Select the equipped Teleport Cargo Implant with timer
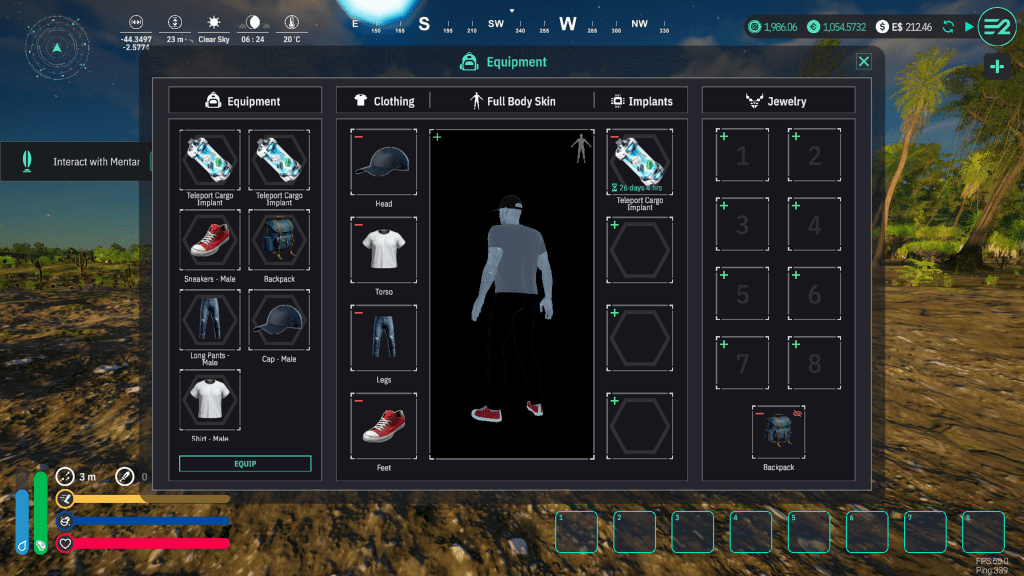Viewport: 1024px width, 576px height. point(640,161)
